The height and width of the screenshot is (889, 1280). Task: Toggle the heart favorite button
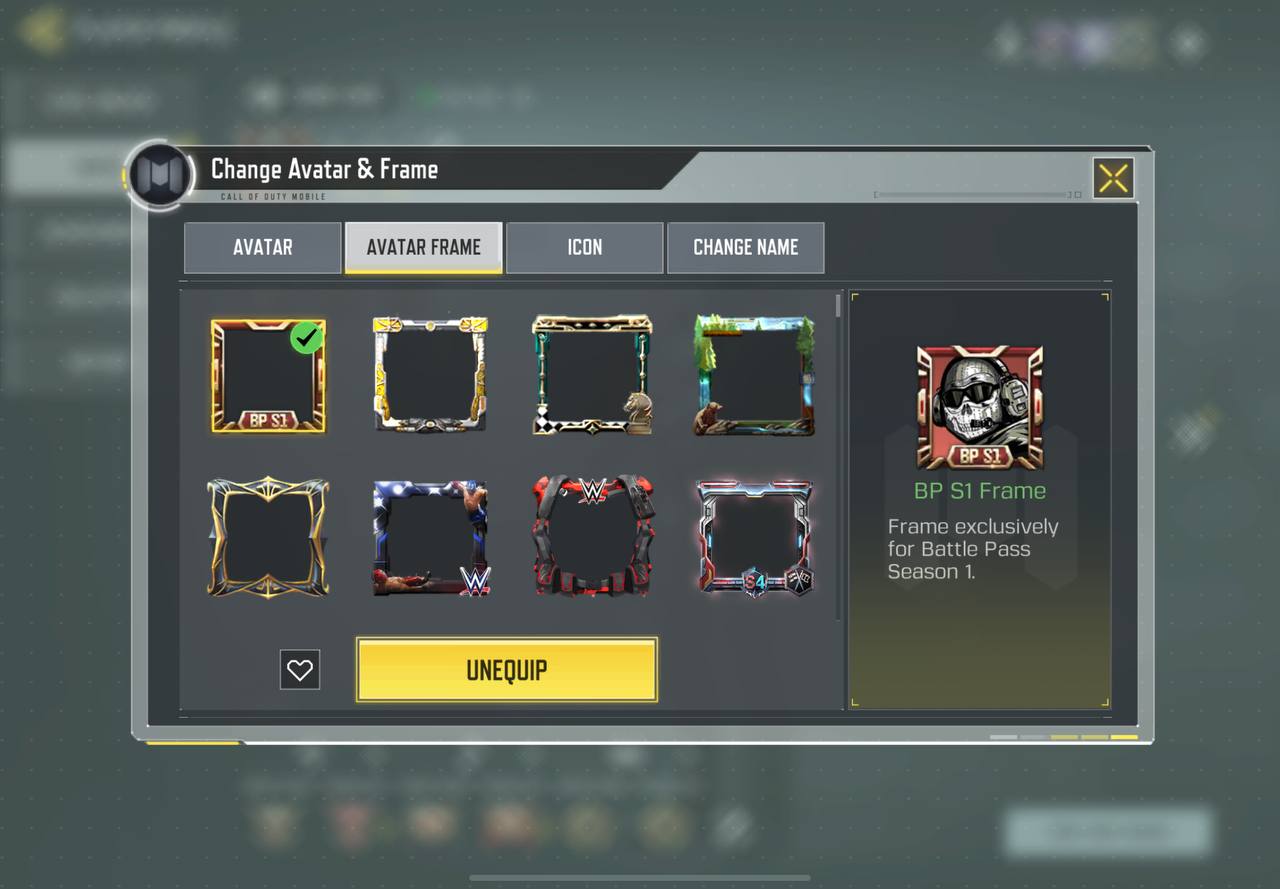[300, 670]
